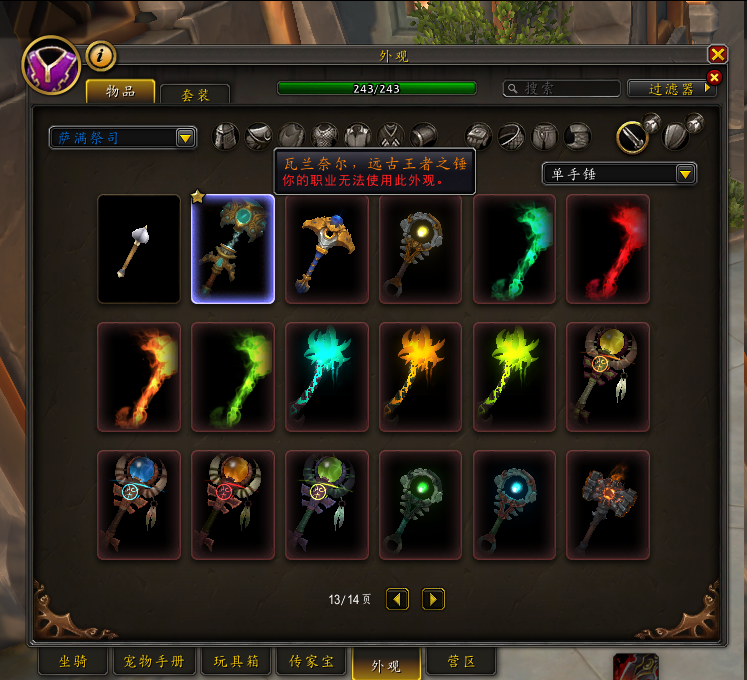The width and height of the screenshot is (747, 680).
Task: Go to the previous appearance page
Action: click(x=398, y=599)
